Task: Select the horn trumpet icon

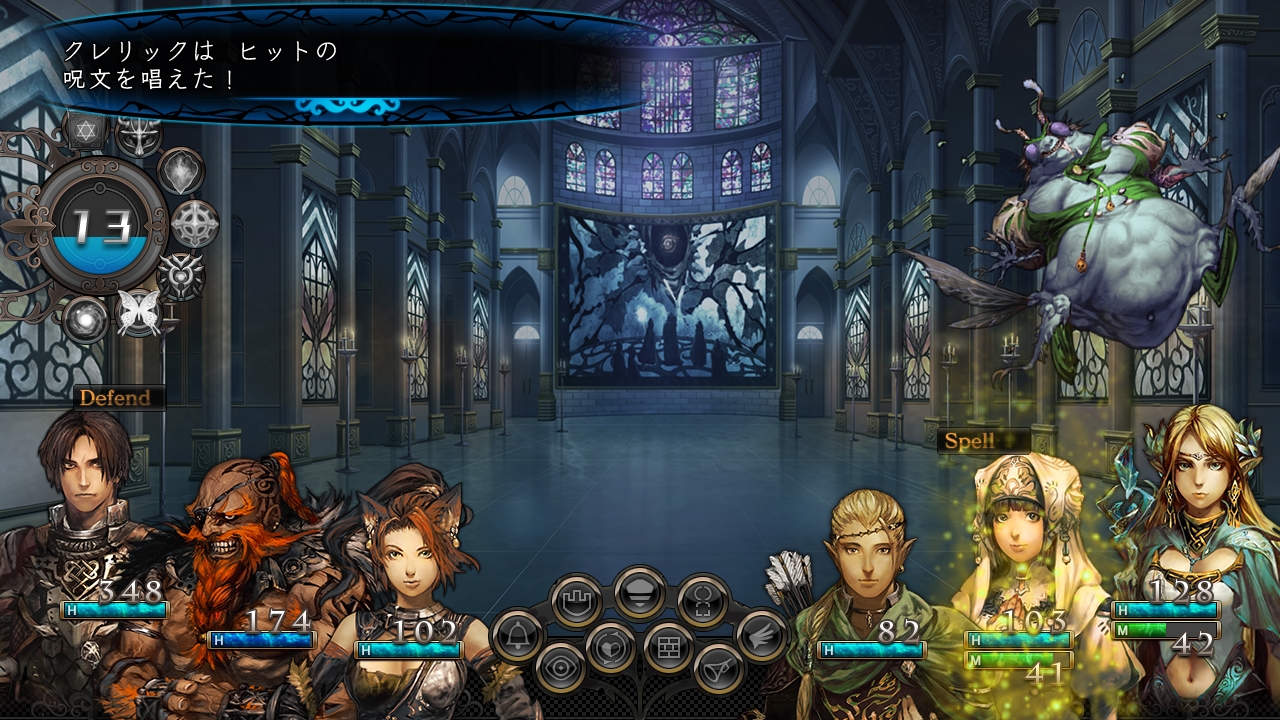Action: [x=718, y=668]
